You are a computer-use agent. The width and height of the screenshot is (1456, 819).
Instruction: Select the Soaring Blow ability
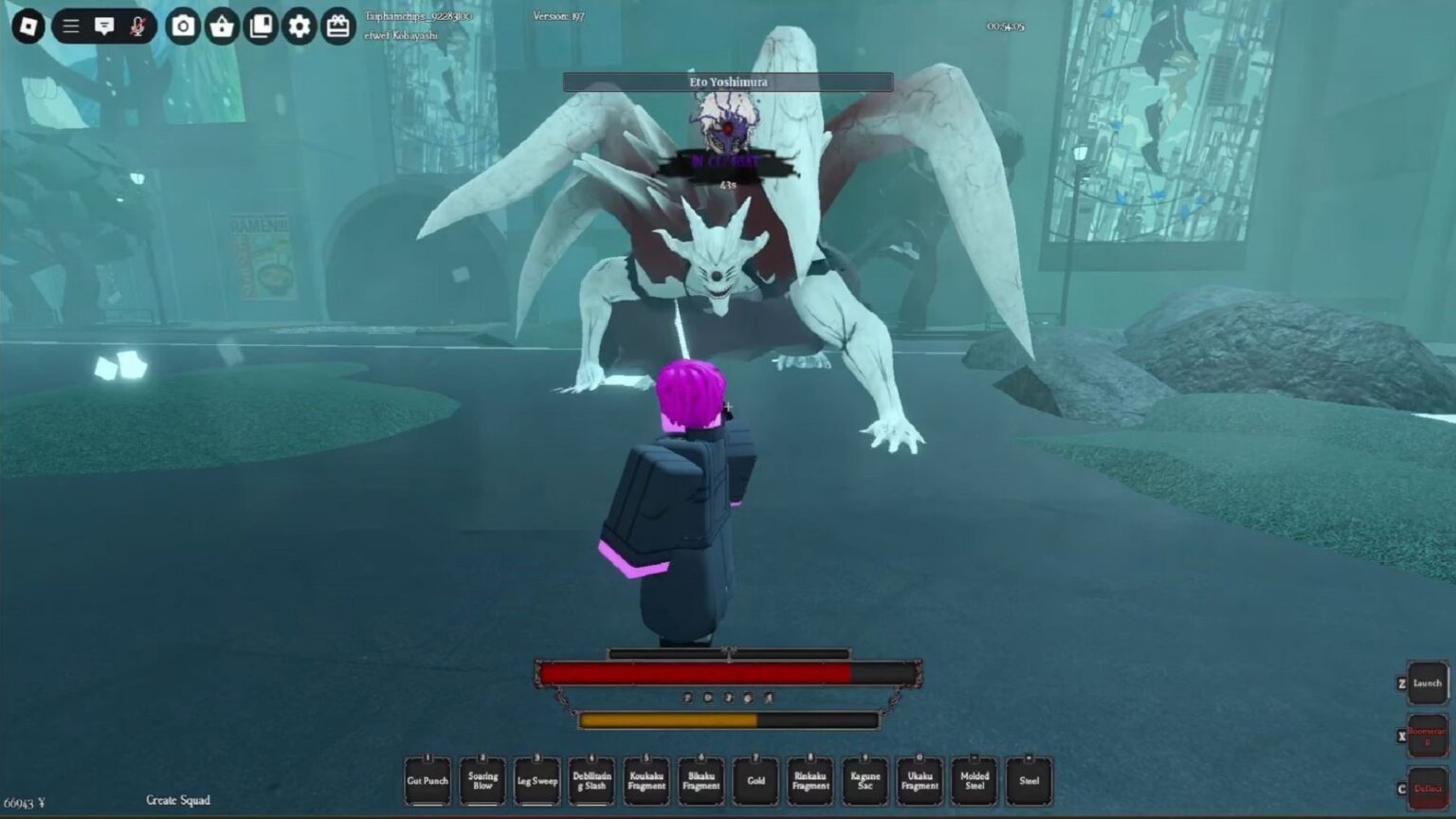[482, 780]
